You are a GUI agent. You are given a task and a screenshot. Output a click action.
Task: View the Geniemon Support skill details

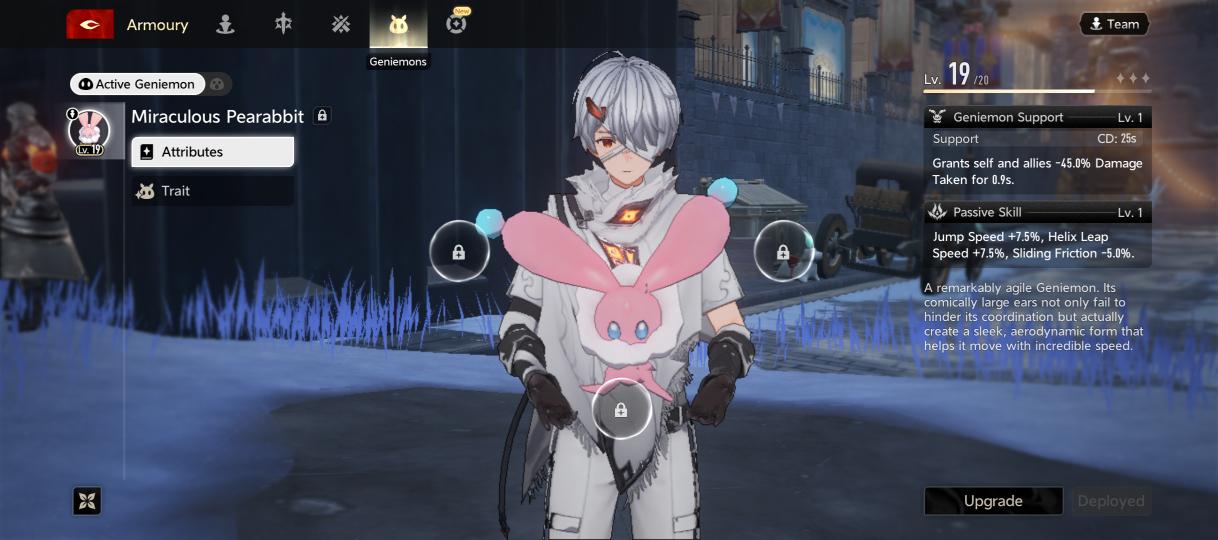pos(1037,117)
